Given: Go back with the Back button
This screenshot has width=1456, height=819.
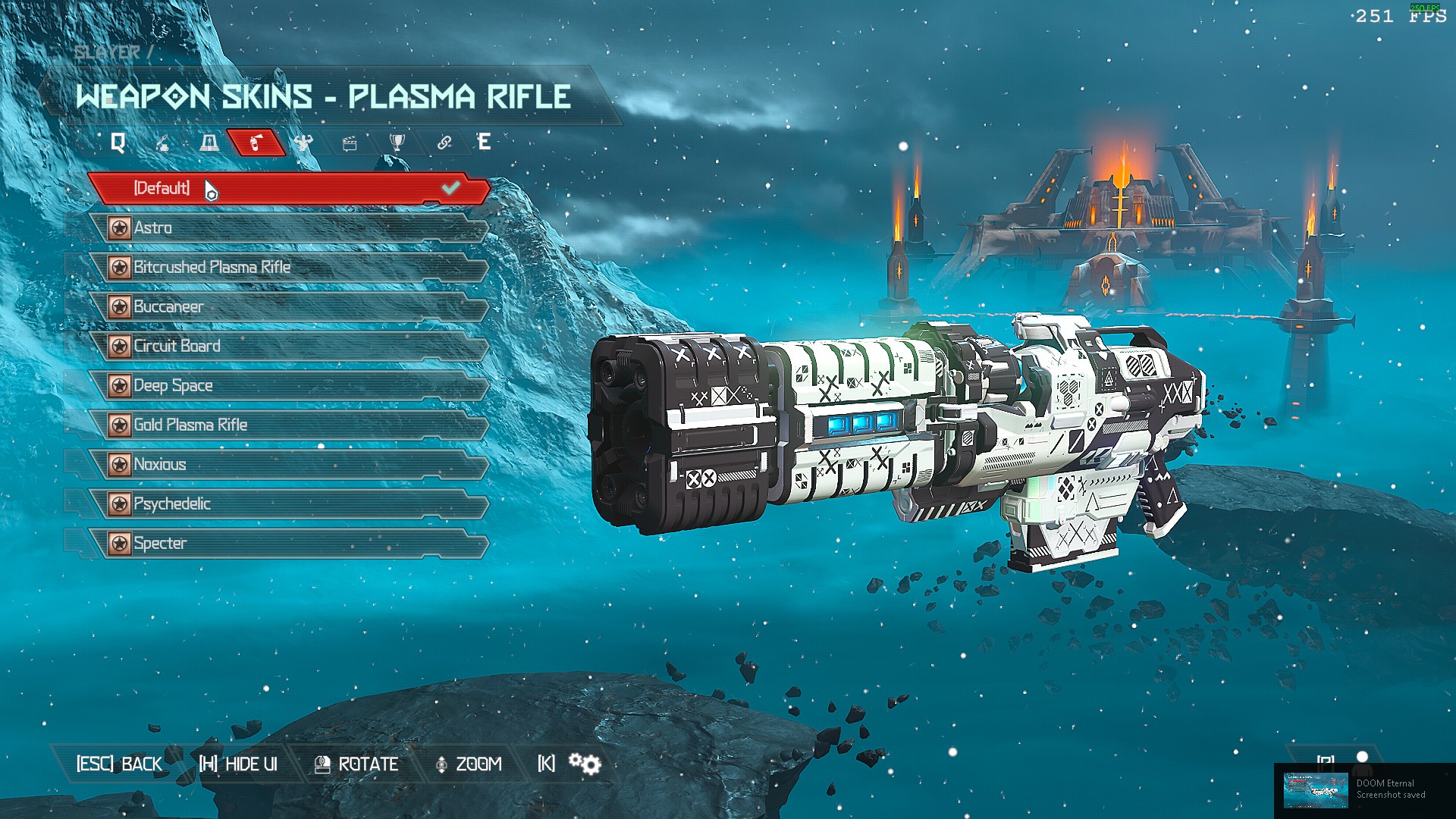Looking at the screenshot, I should (119, 764).
